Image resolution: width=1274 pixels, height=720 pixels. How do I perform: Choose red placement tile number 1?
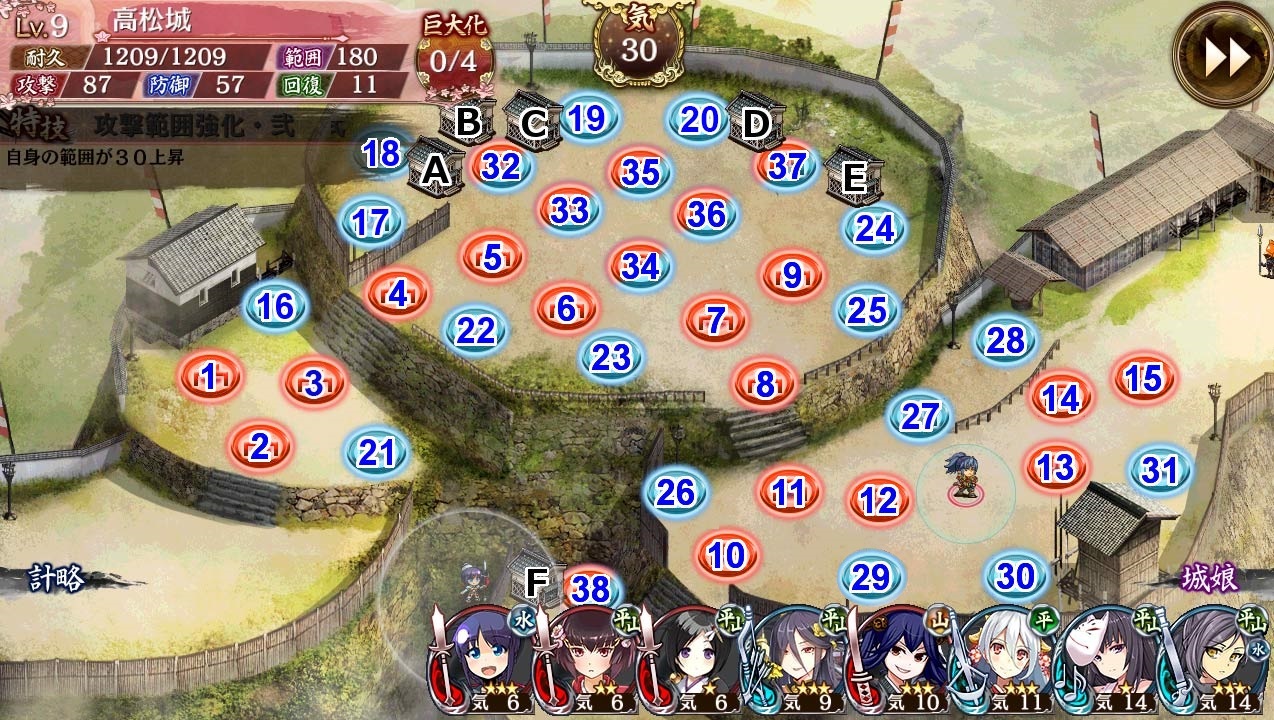pyautogui.click(x=209, y=377)
